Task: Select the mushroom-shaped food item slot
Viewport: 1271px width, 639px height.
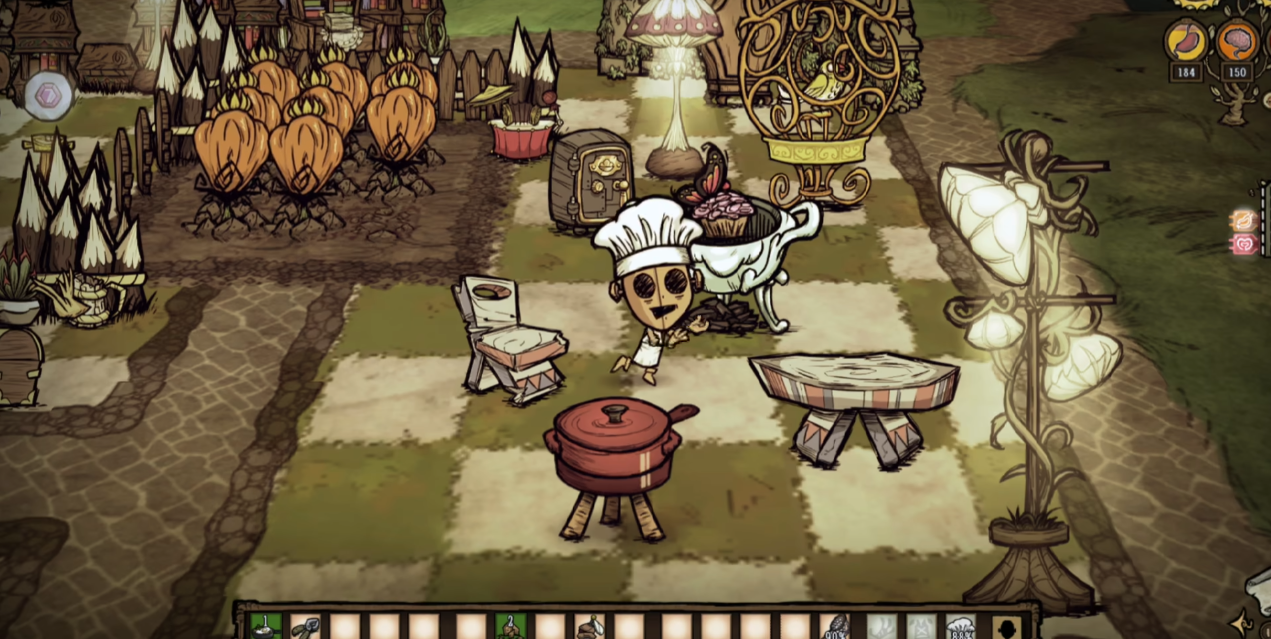Action: click(x=589, y=628)
